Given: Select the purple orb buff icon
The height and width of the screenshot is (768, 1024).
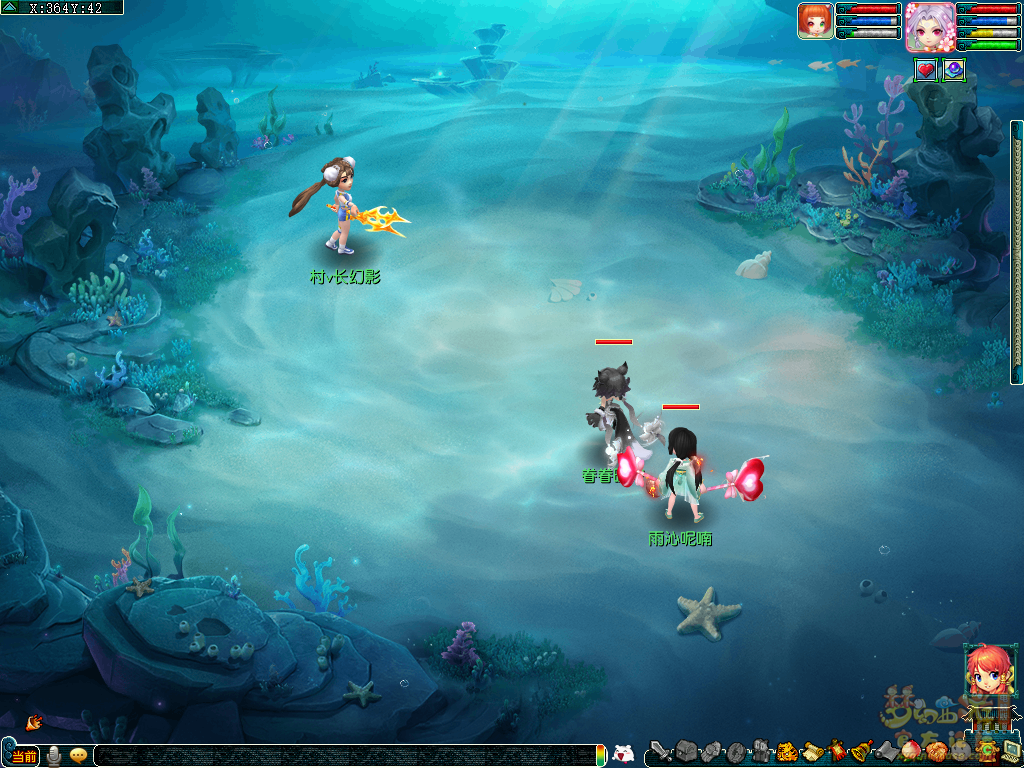Looking at the screenshot, I should point(953,70).
